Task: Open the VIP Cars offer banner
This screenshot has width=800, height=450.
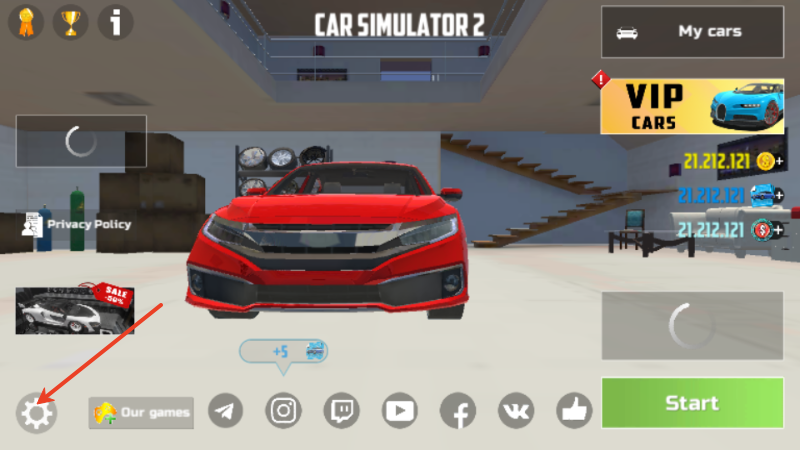Action: click(692, 107)
